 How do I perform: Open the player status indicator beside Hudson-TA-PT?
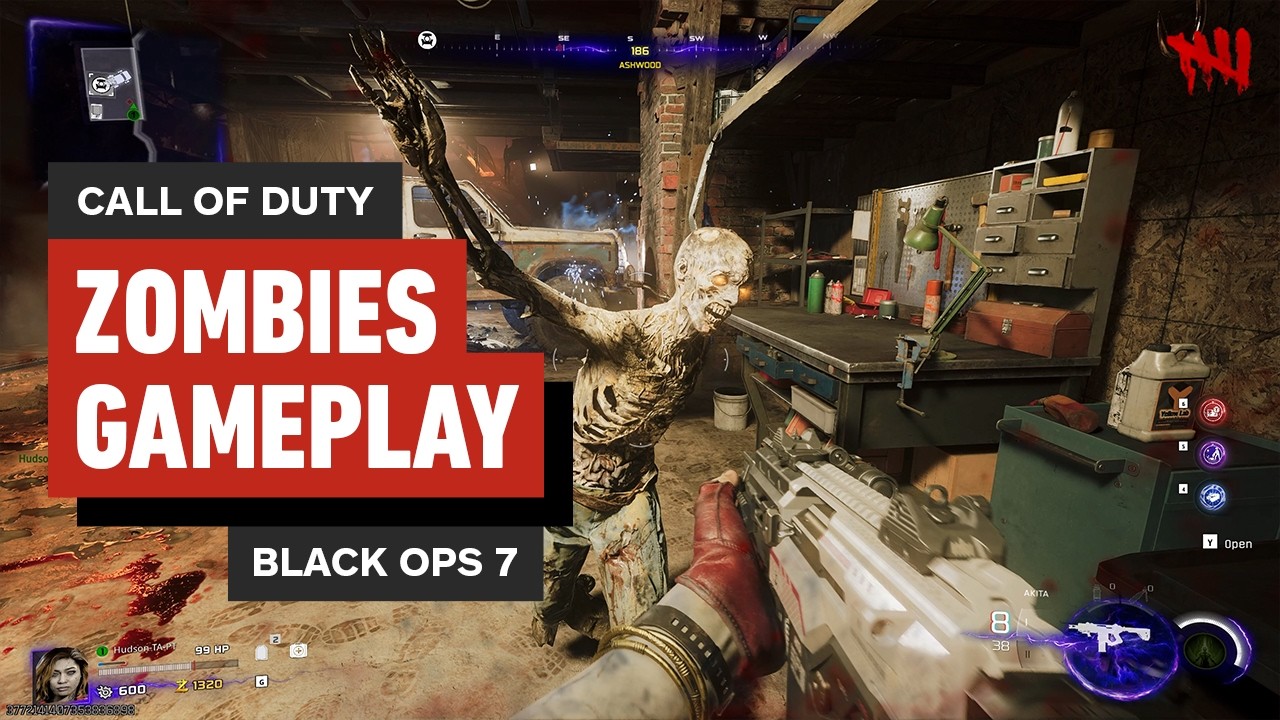point(102,650)
